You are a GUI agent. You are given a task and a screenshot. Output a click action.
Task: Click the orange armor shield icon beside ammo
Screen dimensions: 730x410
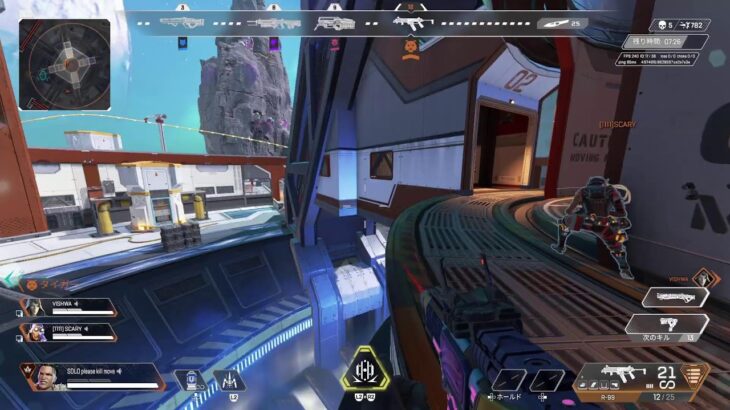pyautogui.click(x=693, y=380)
